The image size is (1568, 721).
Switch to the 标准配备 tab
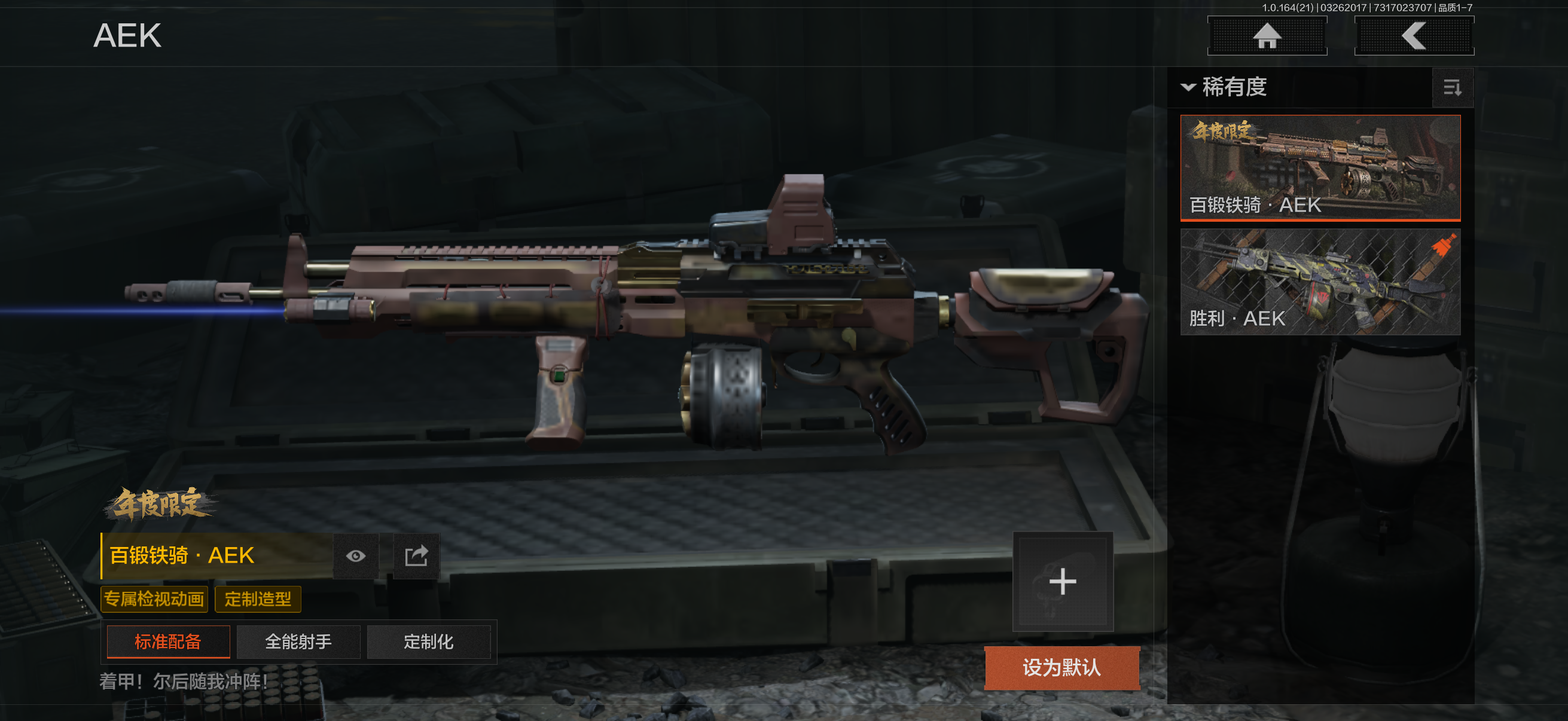[x=168, y=641]
